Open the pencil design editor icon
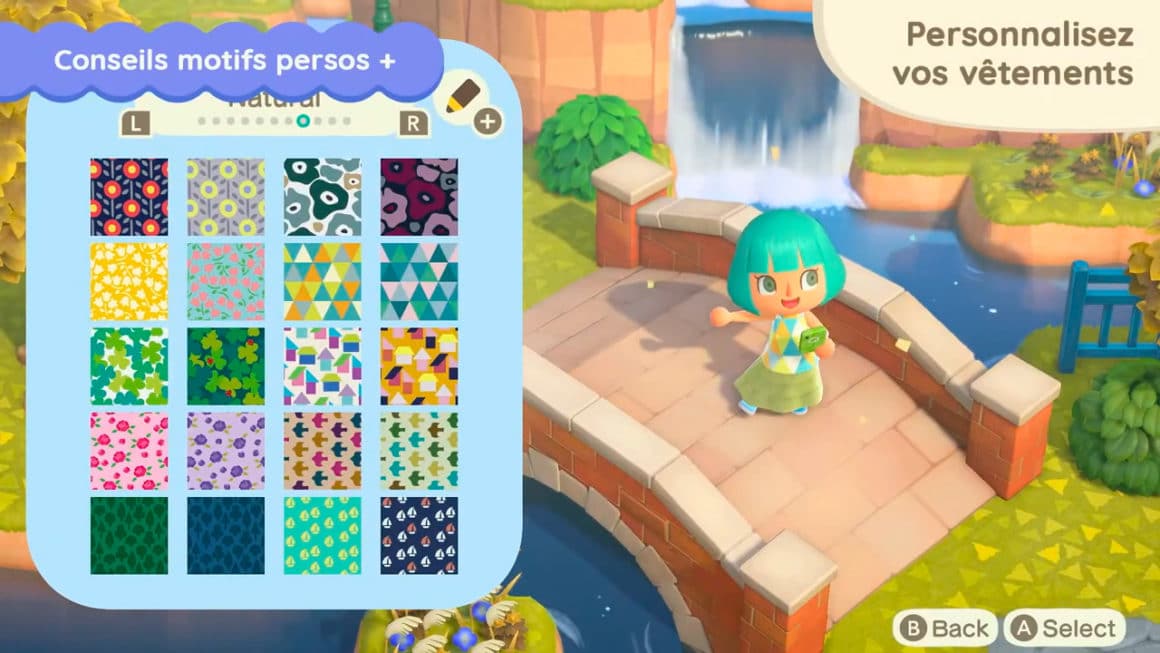 click(465, 100)
